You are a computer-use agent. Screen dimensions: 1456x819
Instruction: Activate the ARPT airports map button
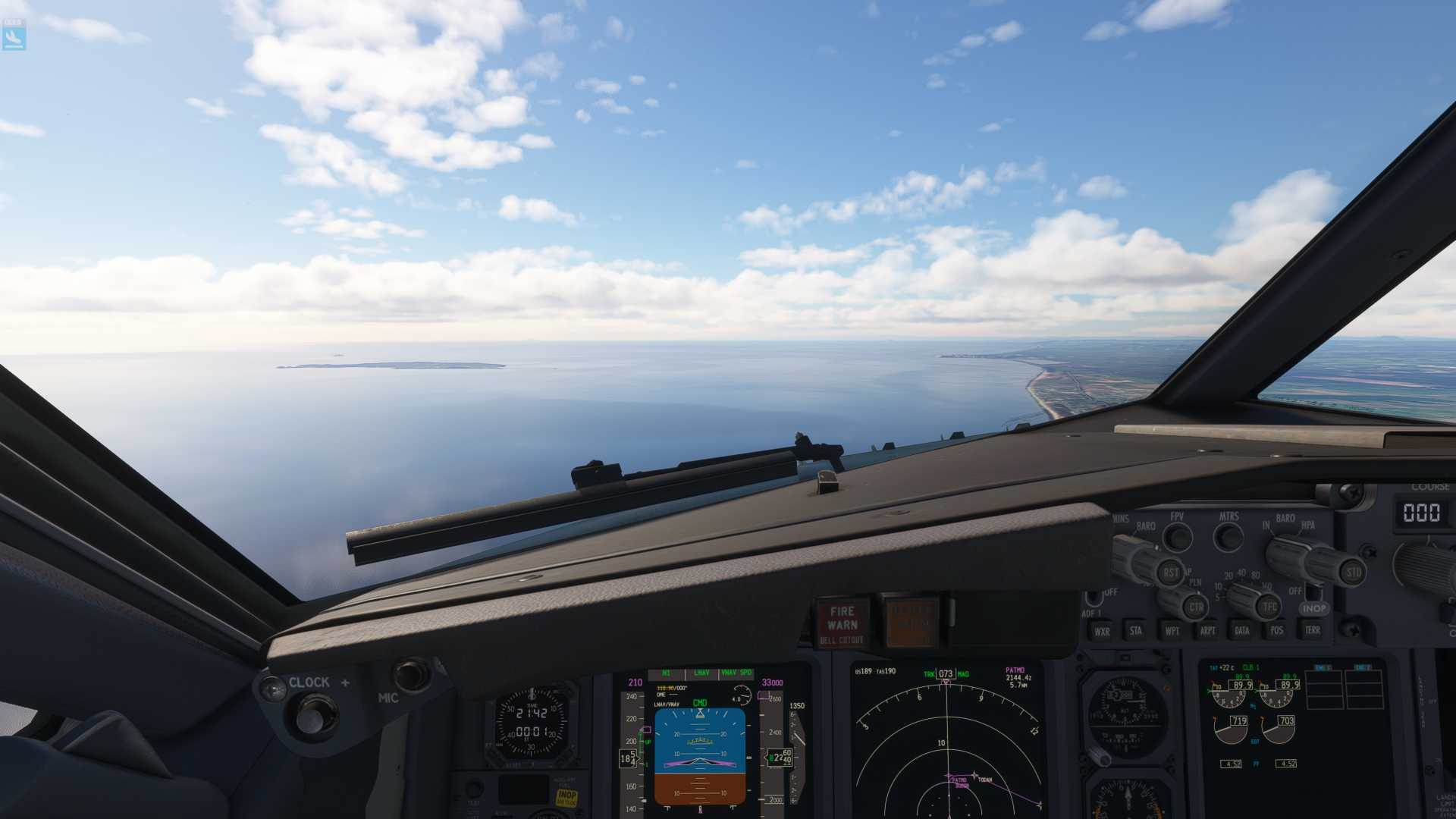click(1207, 630)
